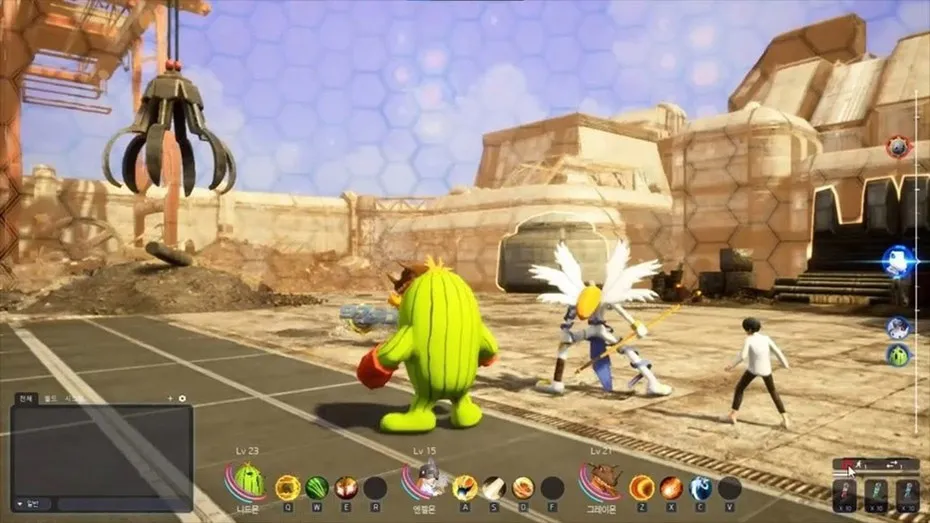This screenshot has height=523, width=930.
Task: Trigger the red punch skill on E
Action: click(346, 487)
